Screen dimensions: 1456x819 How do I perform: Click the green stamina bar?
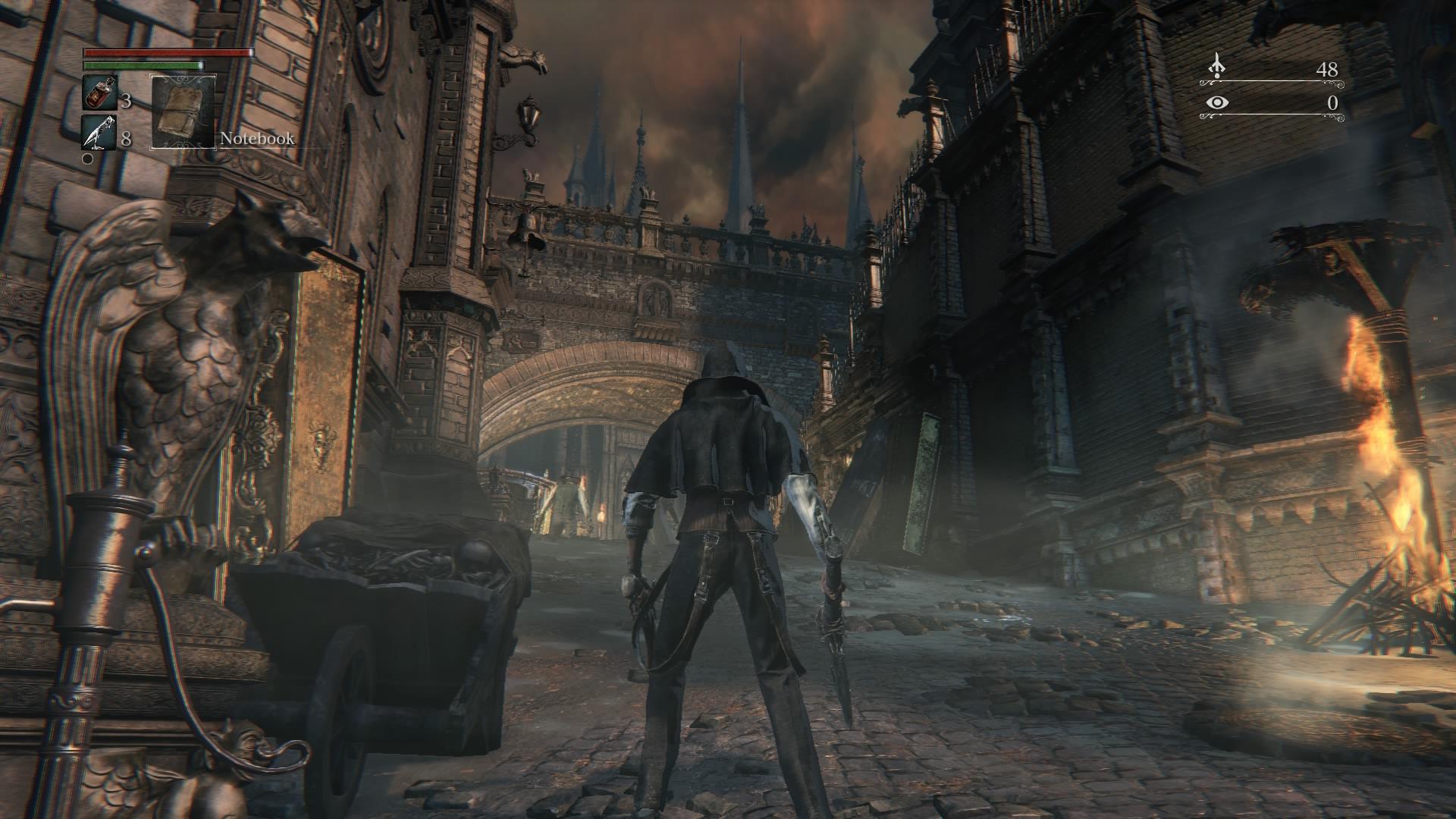[144, 66]
